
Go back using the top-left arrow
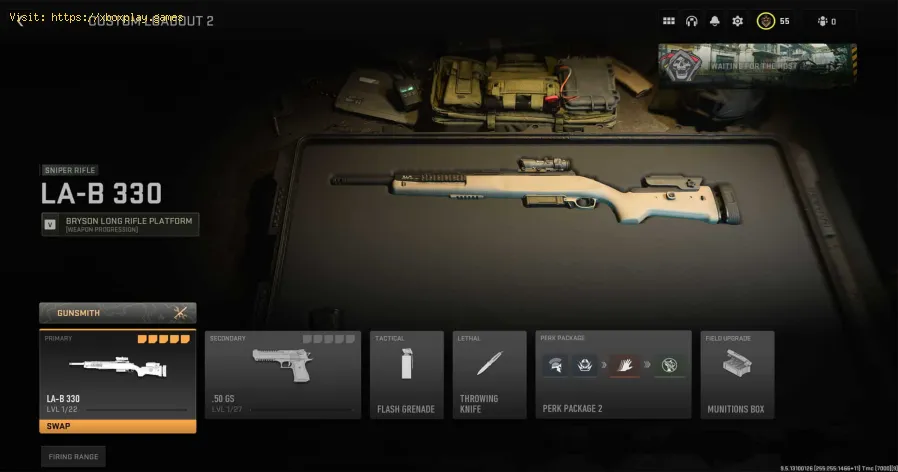[20, 21]
